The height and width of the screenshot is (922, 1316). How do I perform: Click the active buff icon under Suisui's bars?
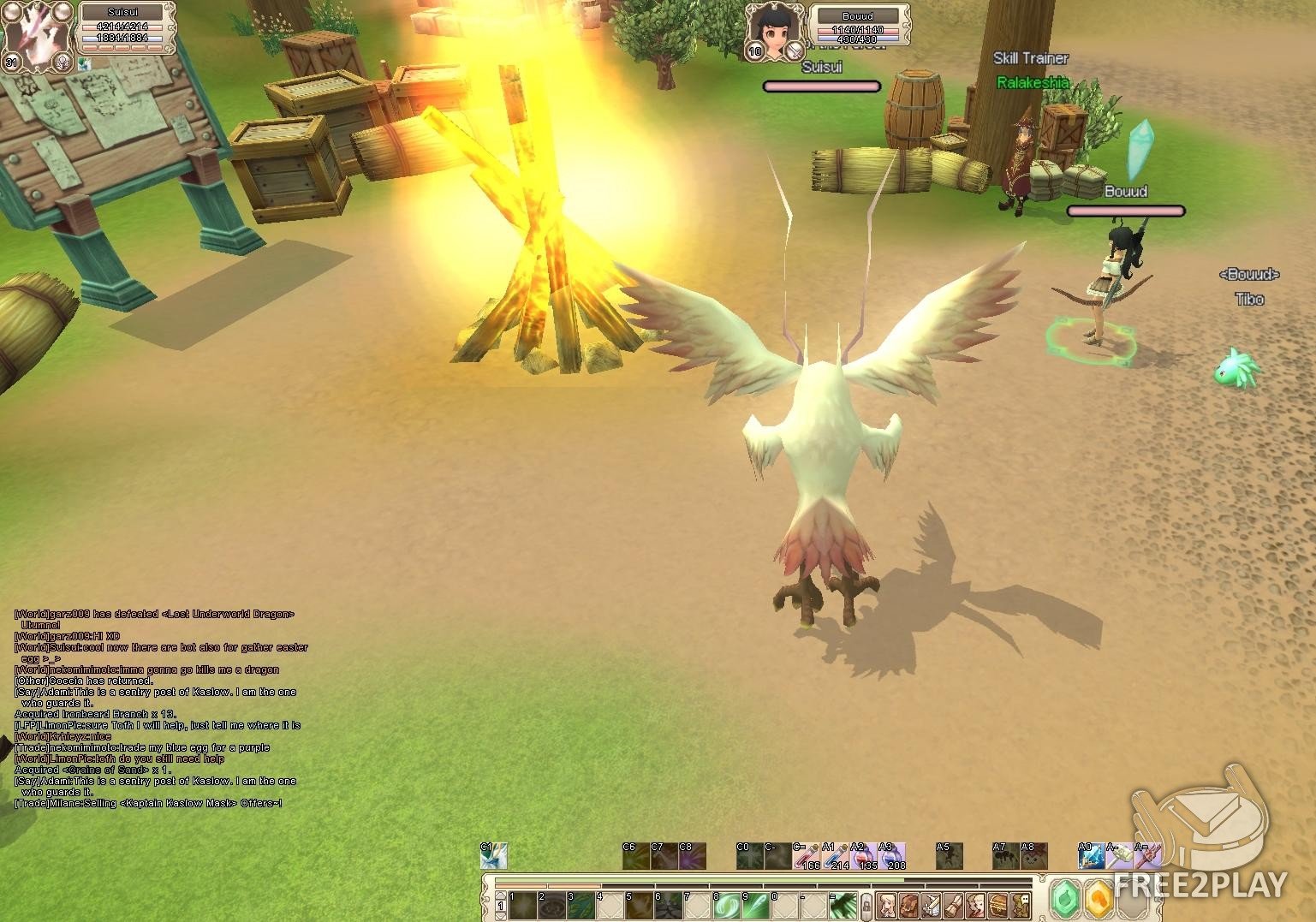(83, 62)
